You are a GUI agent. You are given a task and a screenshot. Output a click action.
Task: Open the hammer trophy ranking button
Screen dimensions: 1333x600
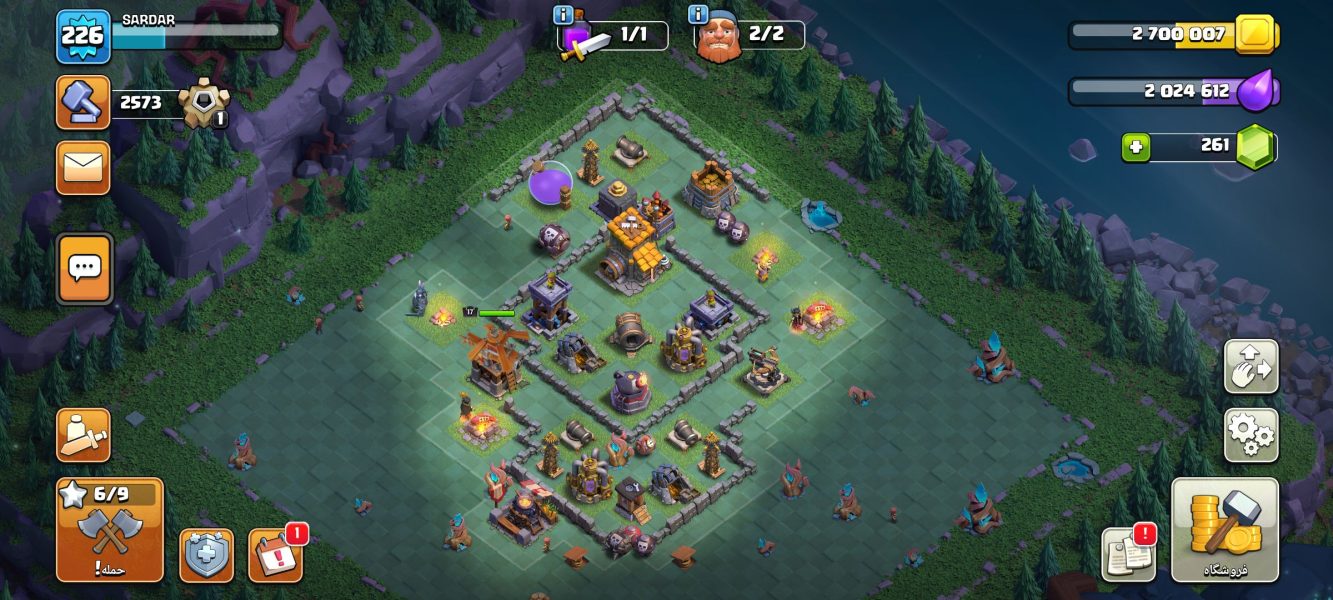(83, 102)
